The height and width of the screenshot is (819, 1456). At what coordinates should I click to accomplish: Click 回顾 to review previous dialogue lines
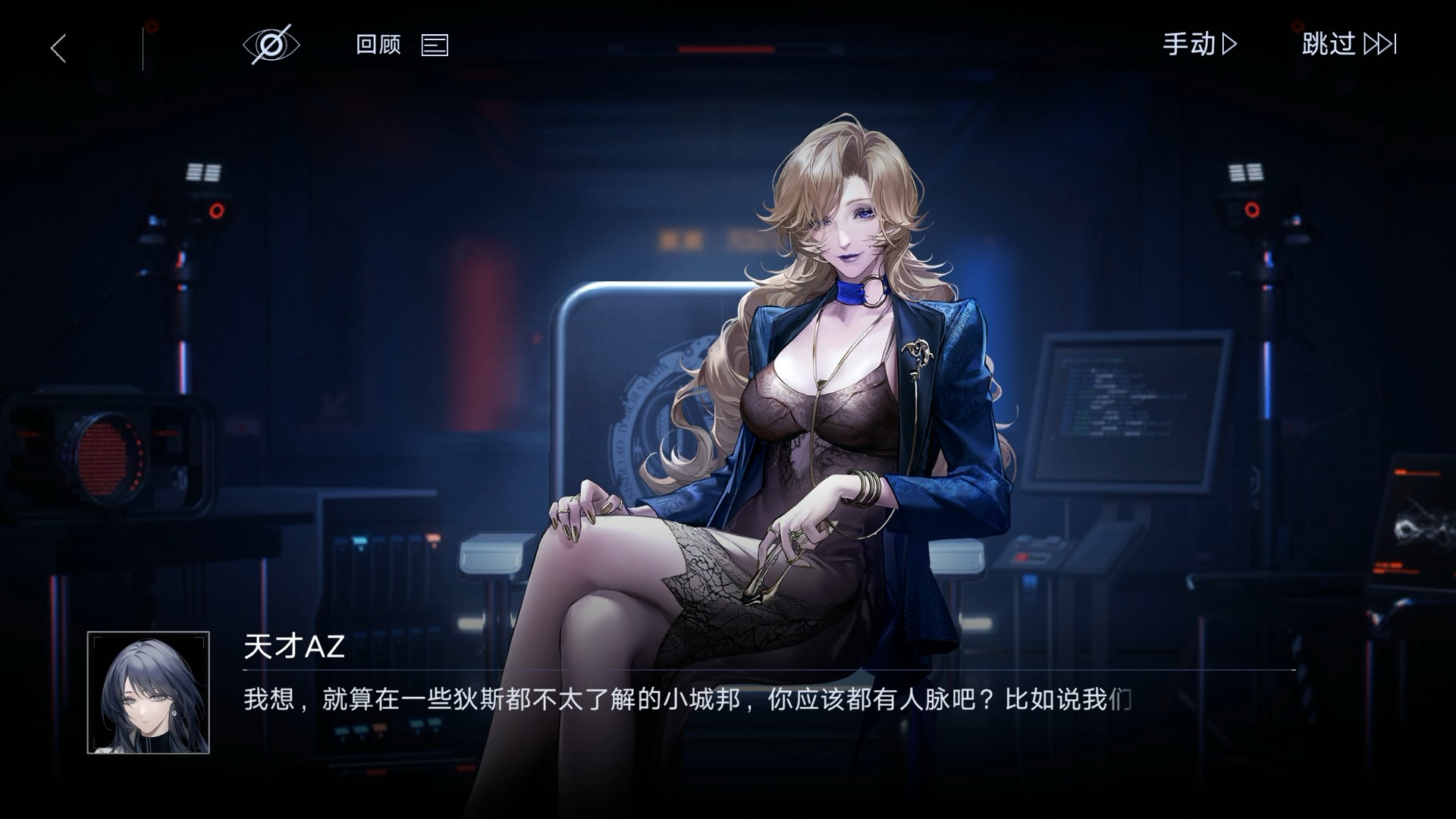(377, 45)
